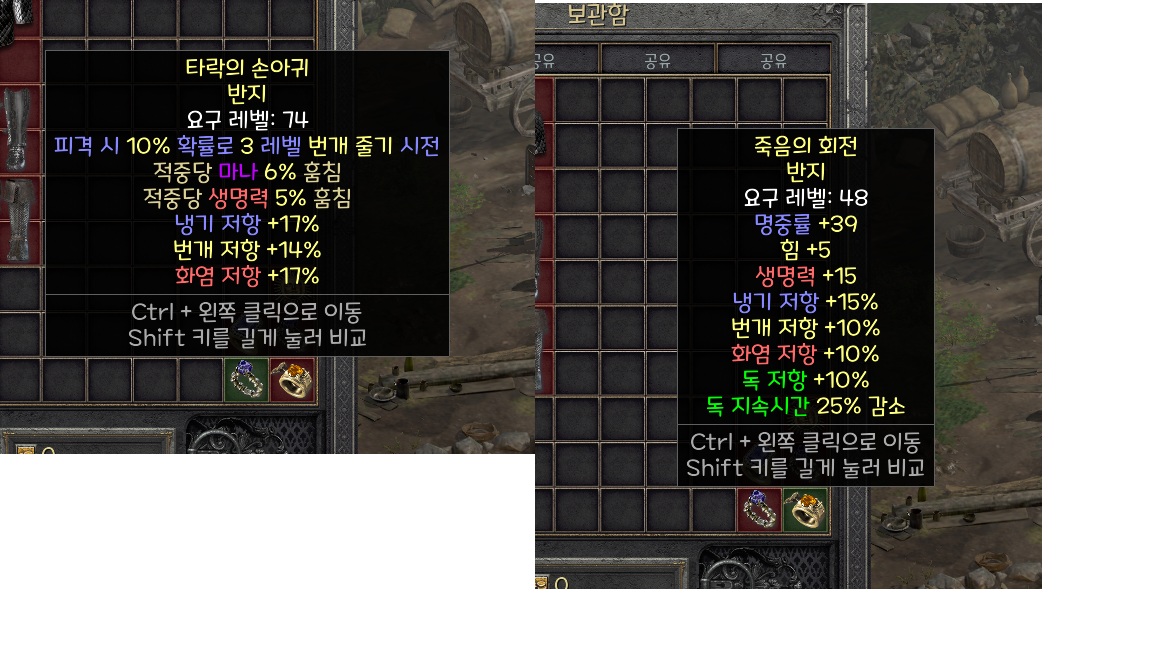Screen dimensions: 1172x662
Task: Select the sapphire ring on green background
Action: coord(246,380)
